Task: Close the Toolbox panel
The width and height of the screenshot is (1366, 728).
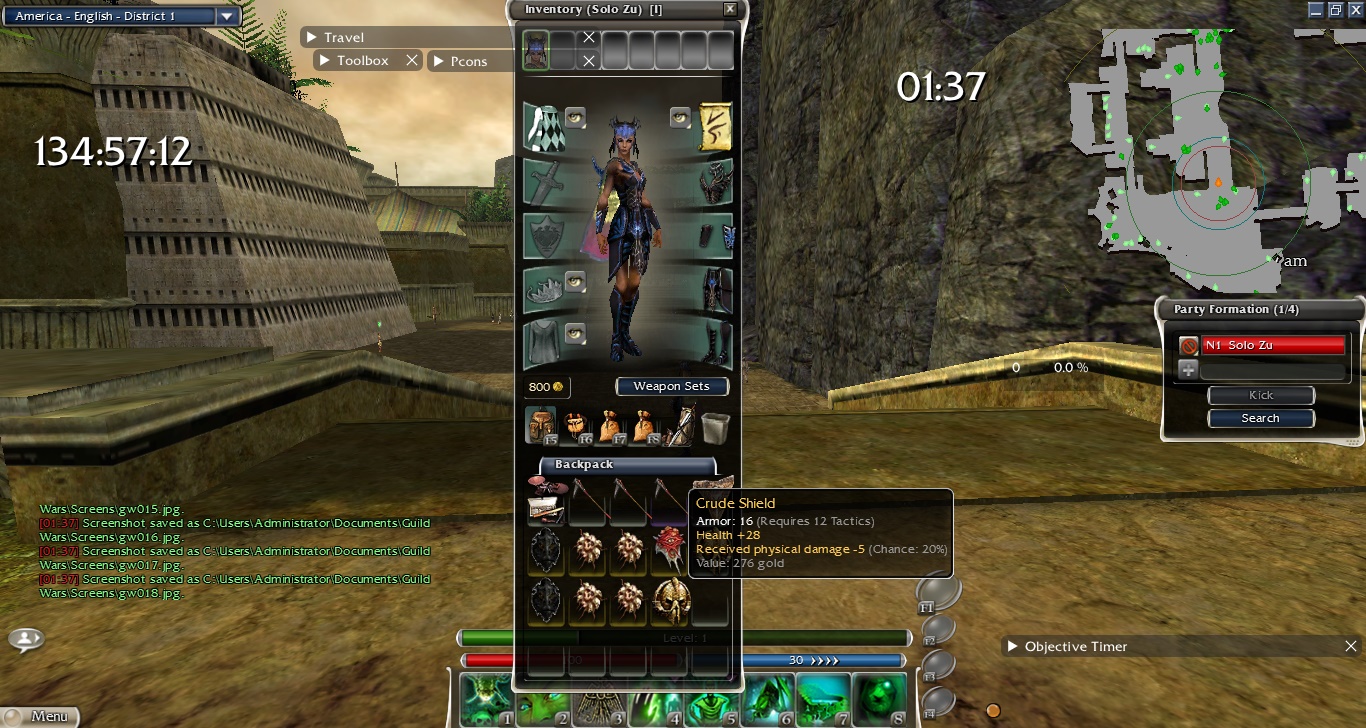Action: pyautogui.click(x=411, y=61)
